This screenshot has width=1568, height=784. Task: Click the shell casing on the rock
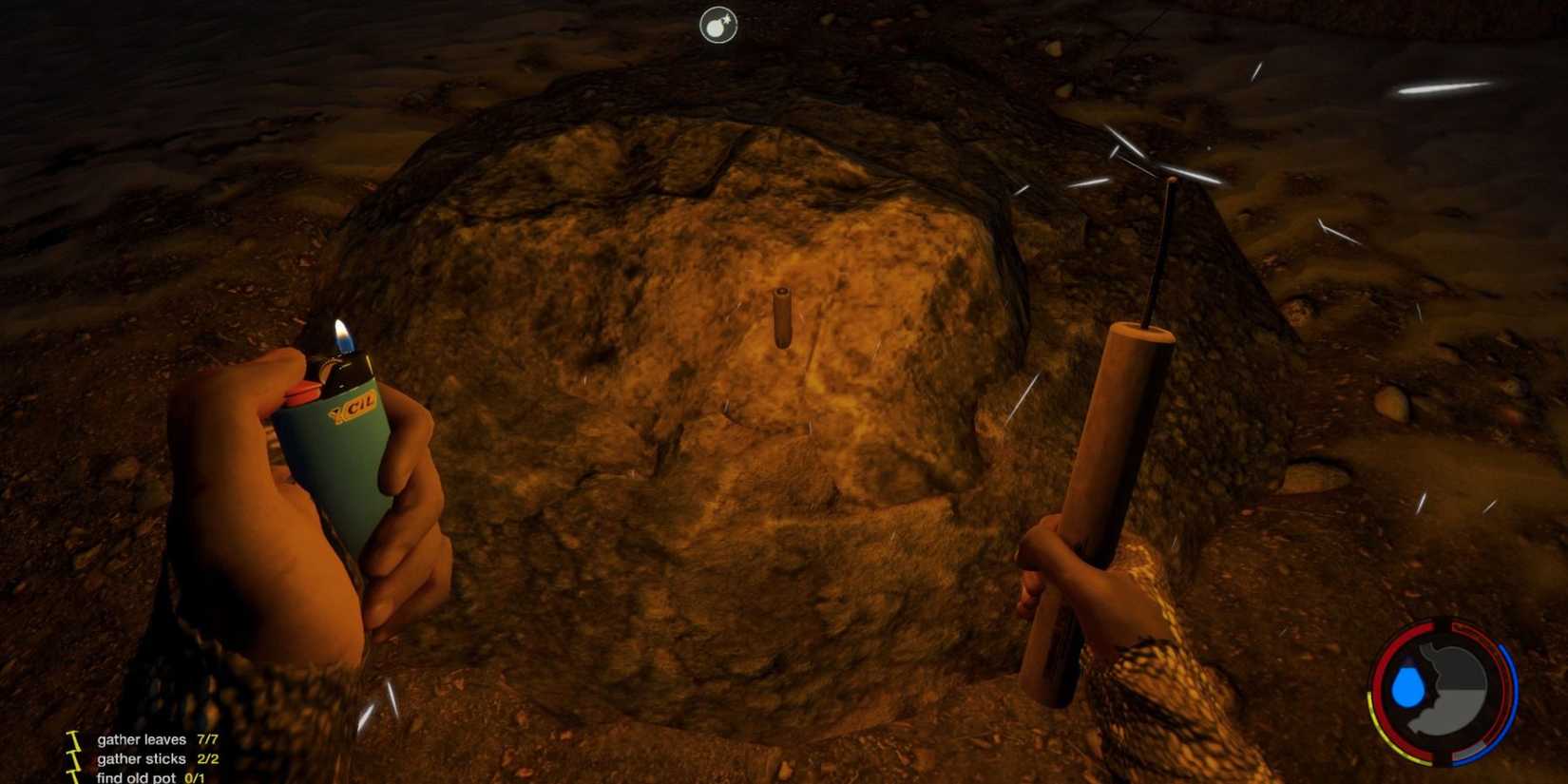tap(781, 318)
